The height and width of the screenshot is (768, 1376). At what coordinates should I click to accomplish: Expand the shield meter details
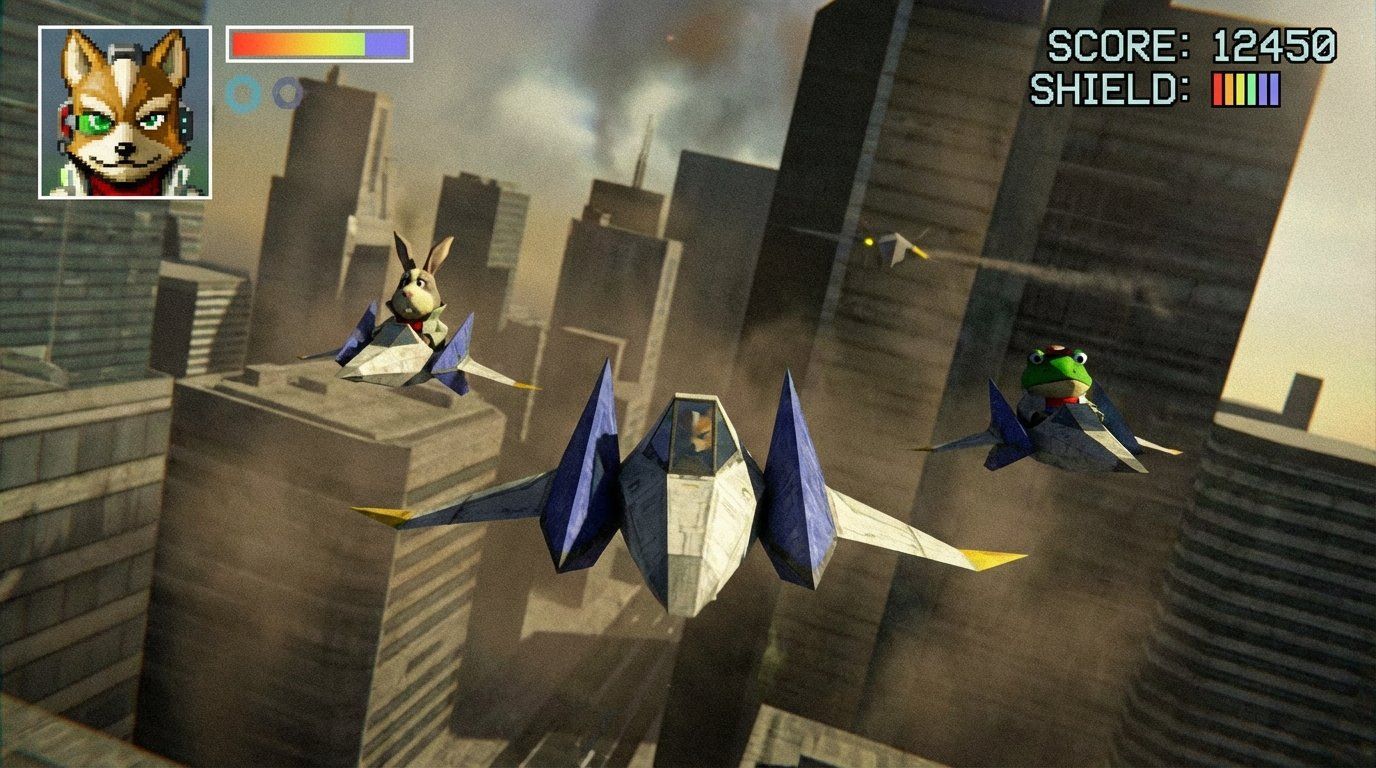[1244, 88]
